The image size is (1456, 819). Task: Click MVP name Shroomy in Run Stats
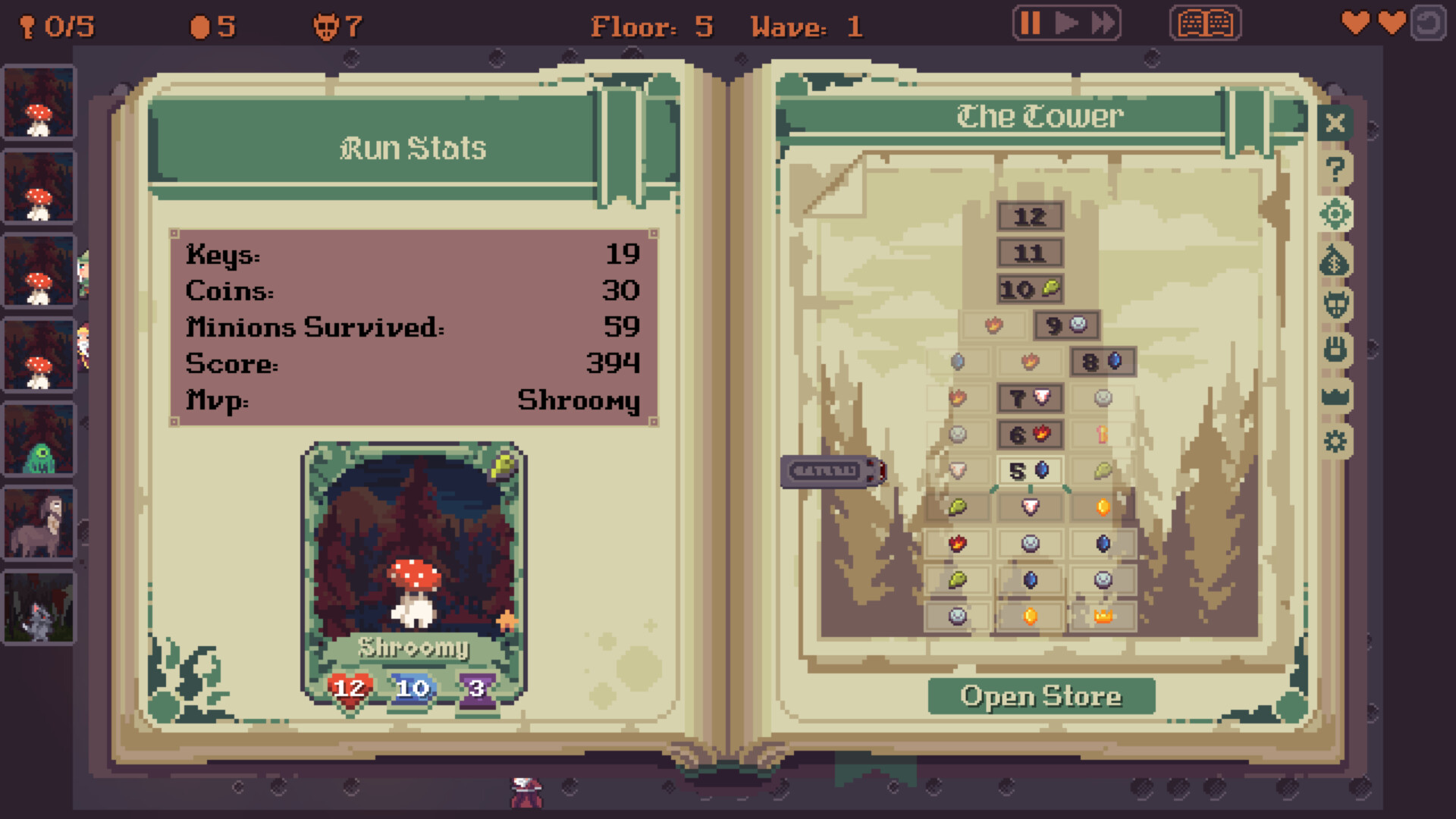580,400
